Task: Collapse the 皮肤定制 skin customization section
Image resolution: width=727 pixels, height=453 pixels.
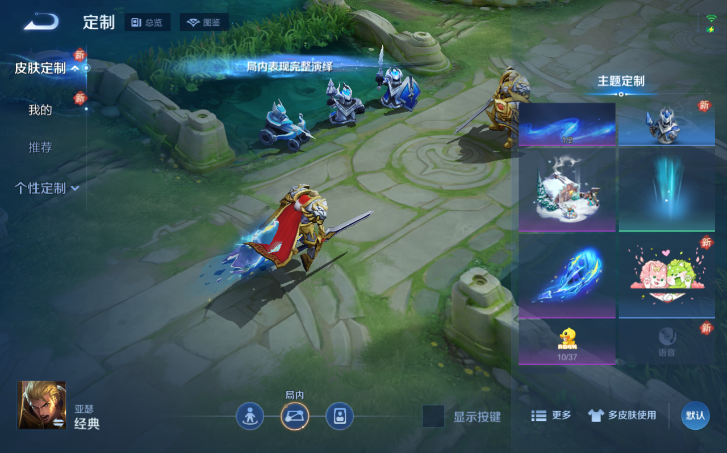Action: pos(47,68)
